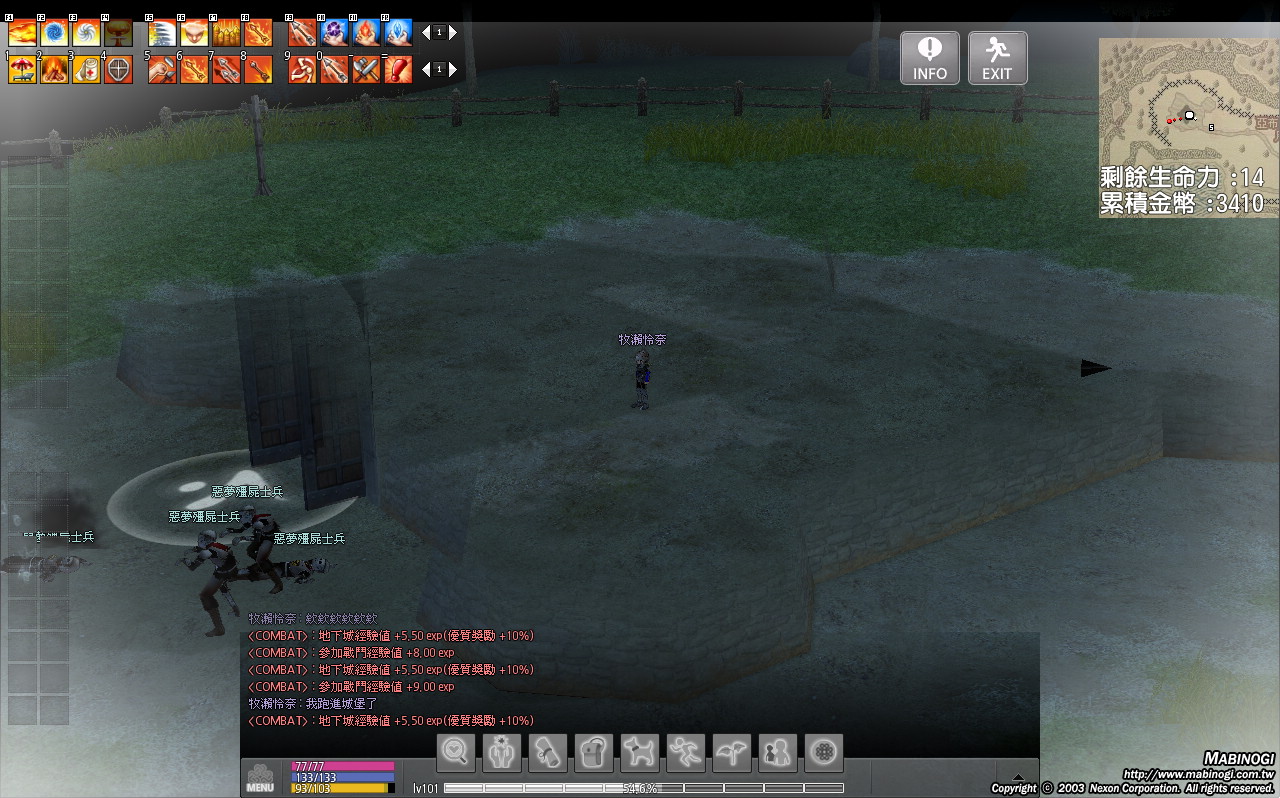Open the running figure actions button
The width and height of the screenshot is (1280, 798).
tap(686, 753)
